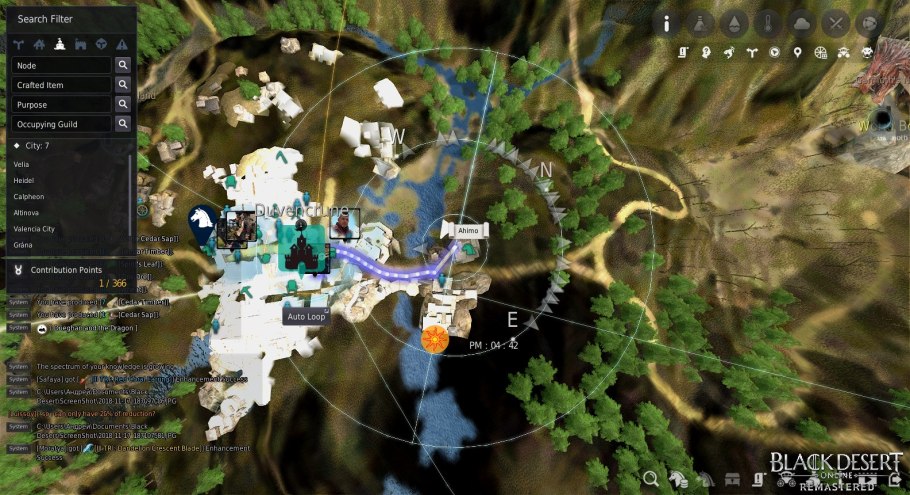
Task: Click the magnifying glass in the bottom toolbar
Action: [652, 481]
